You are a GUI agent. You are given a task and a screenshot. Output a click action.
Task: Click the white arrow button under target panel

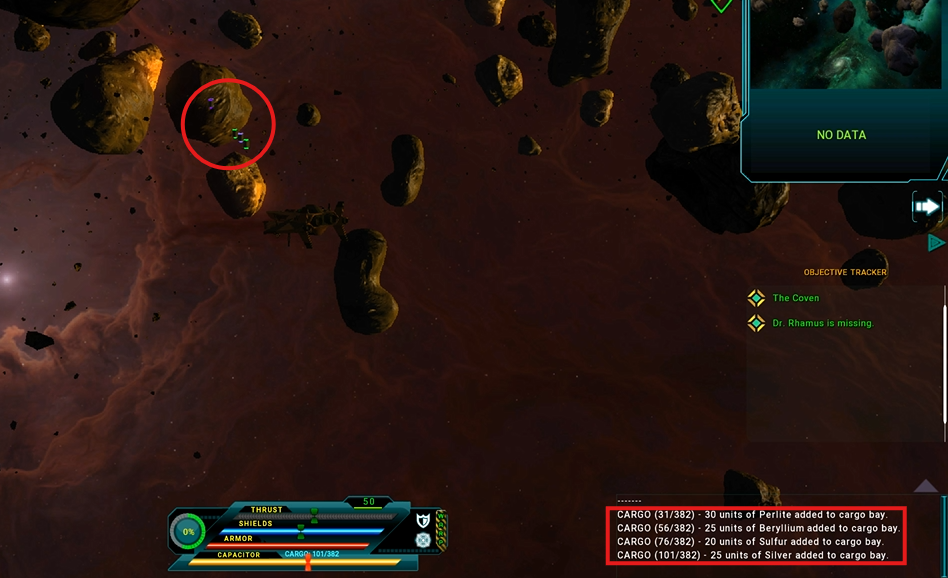[927, 207]
